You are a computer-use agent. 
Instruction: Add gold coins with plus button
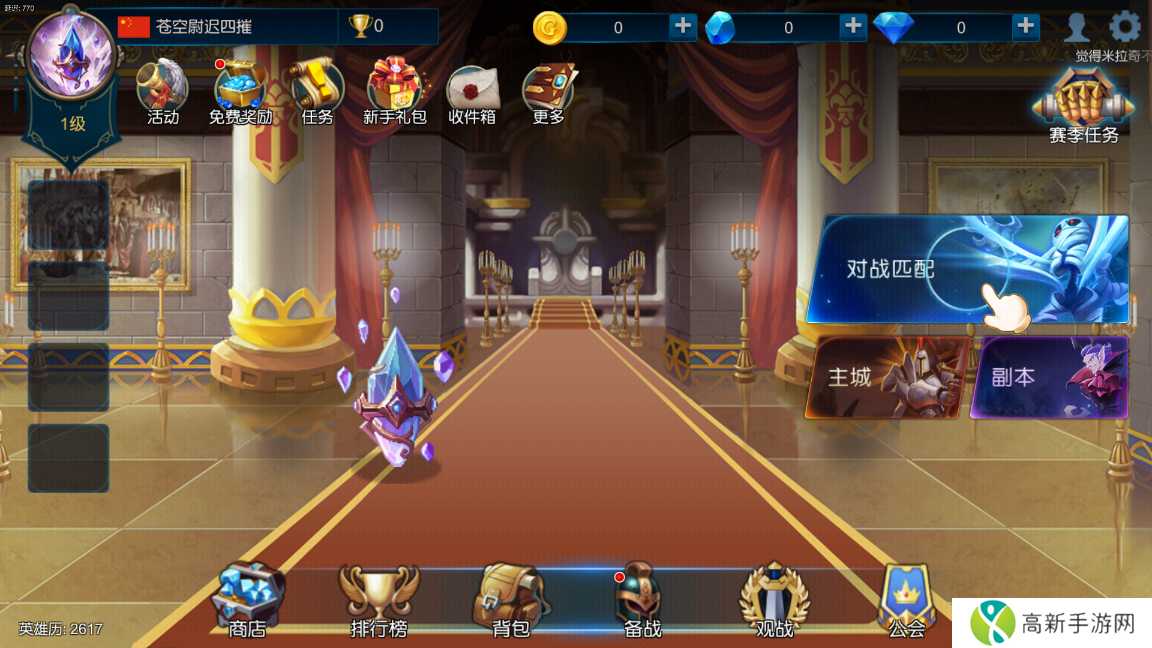tap(683, 27)
